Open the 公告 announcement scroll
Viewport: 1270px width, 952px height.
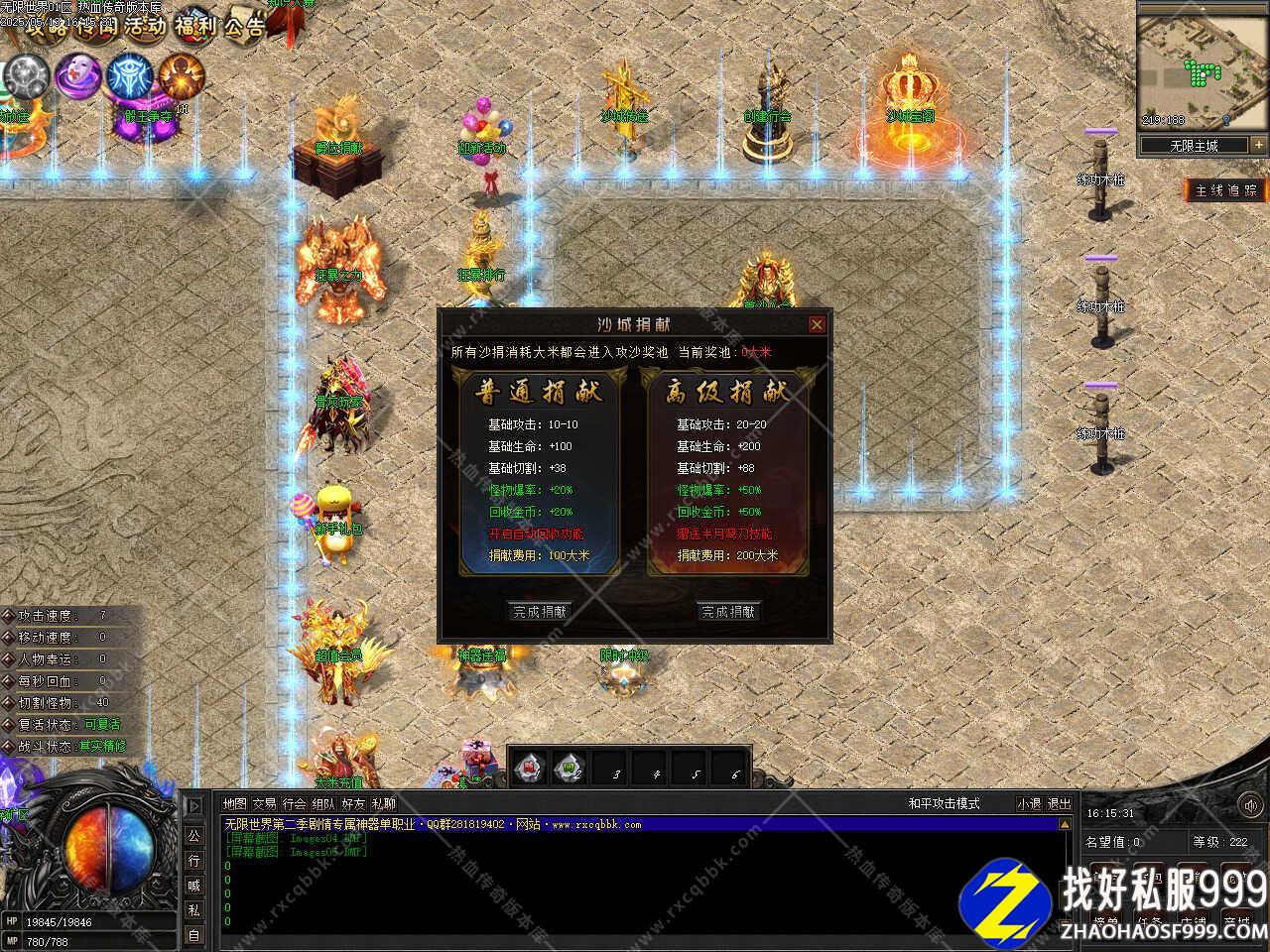click(244, 26)
